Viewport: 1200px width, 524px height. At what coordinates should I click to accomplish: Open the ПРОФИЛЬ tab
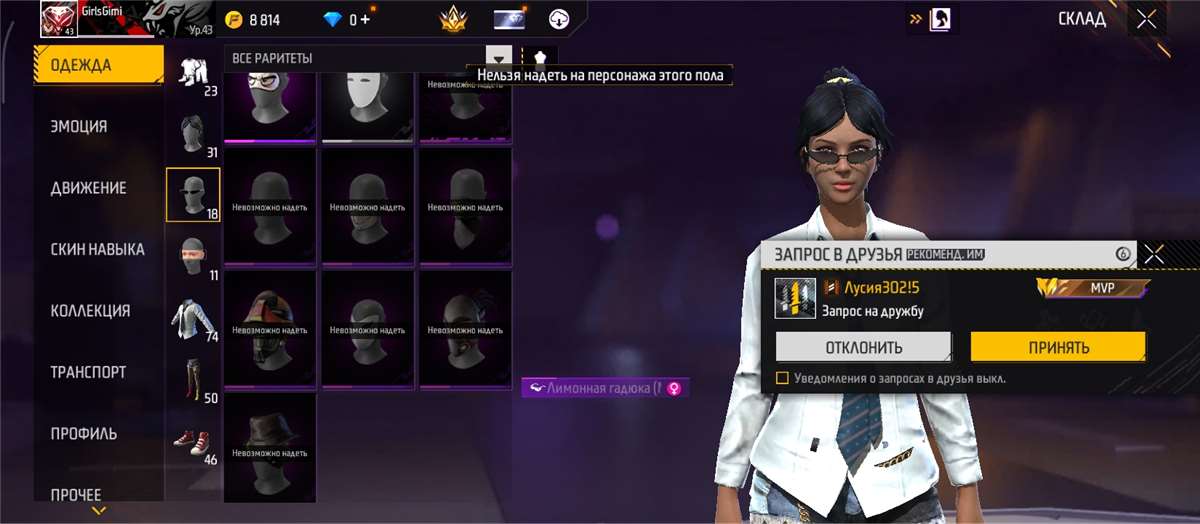pyautogui.click(x=84, y=434)
